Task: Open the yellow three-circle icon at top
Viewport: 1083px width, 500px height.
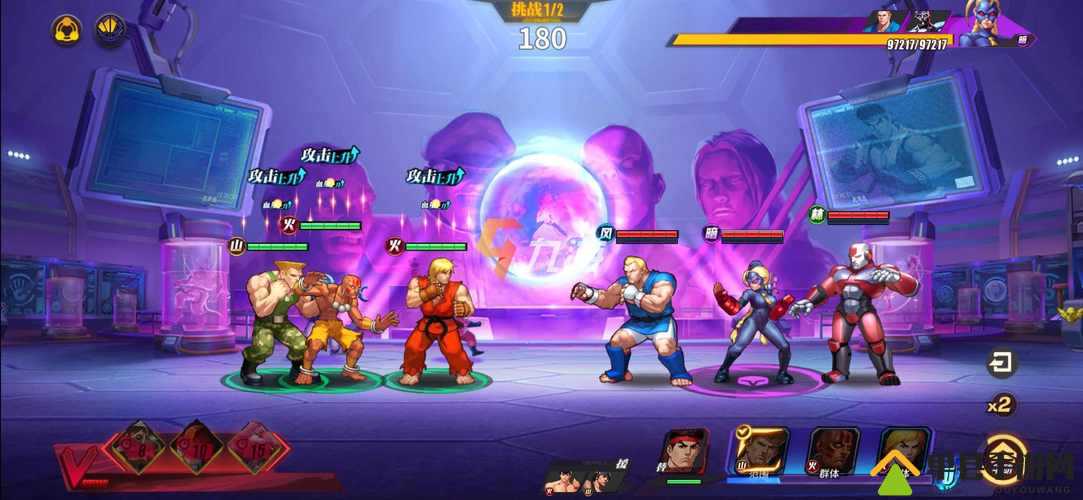Action: click(x=67, y=29)
